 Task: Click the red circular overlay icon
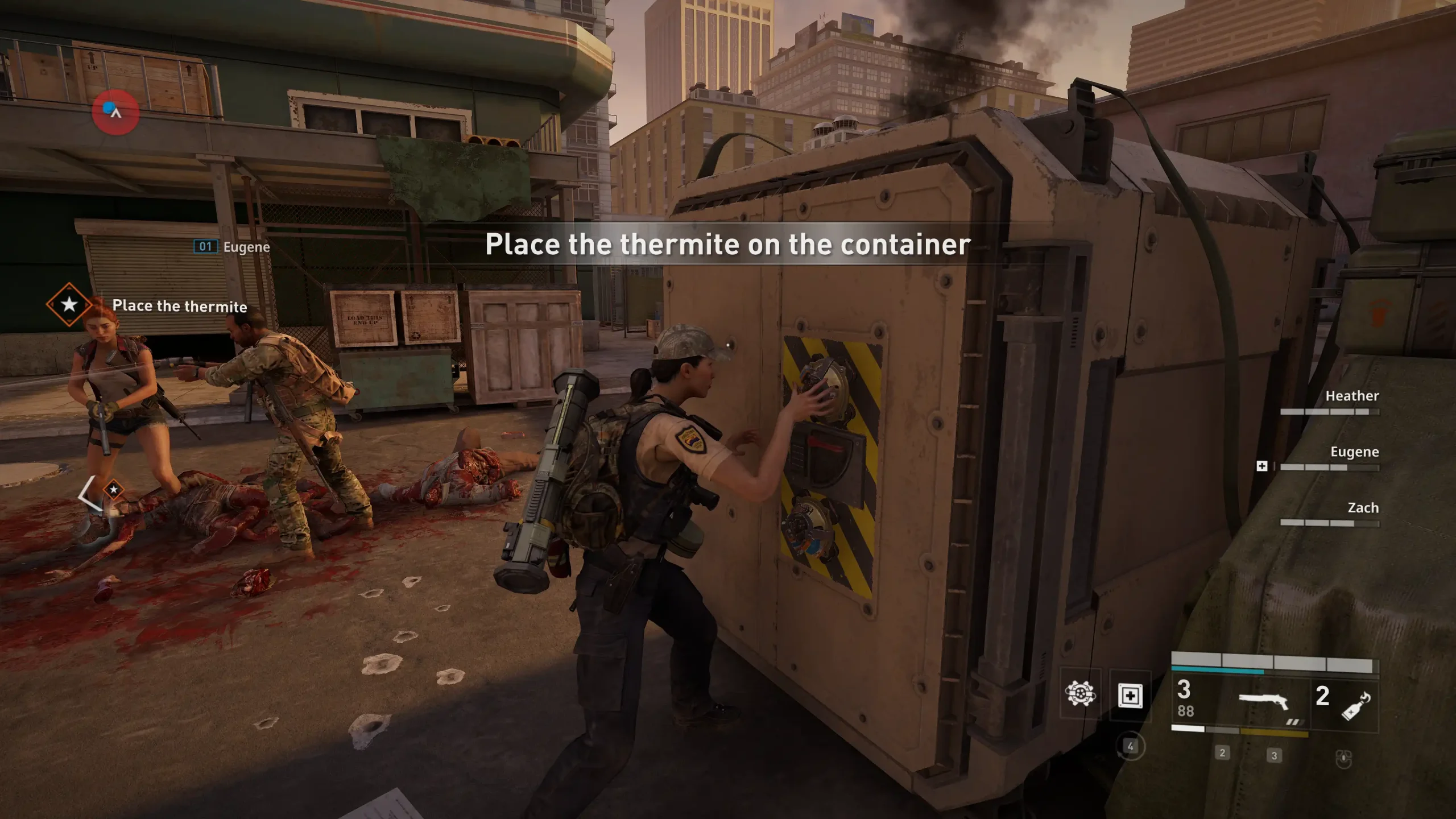click(x=115, y=111)
